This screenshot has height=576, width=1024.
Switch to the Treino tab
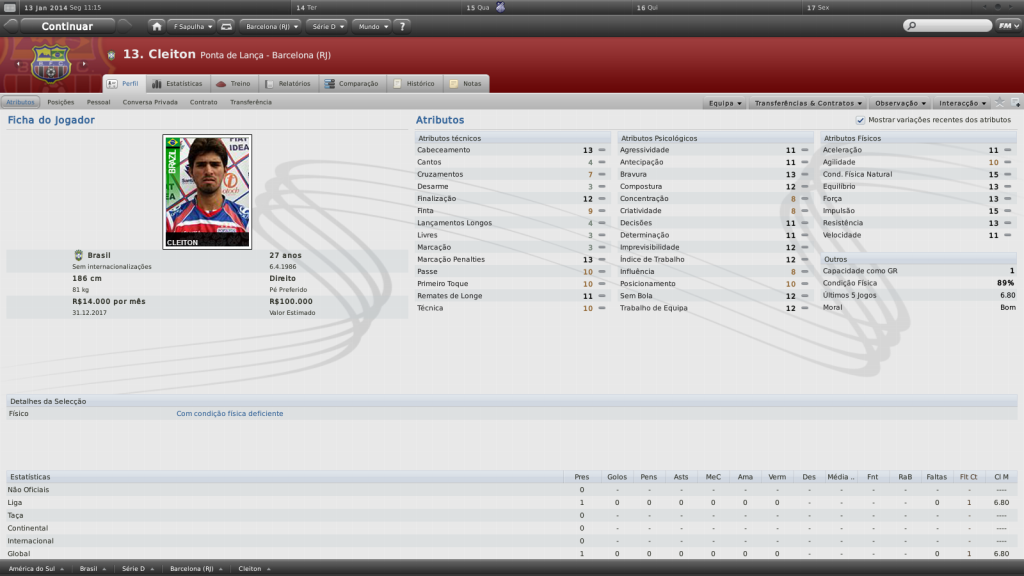(234, 84)
